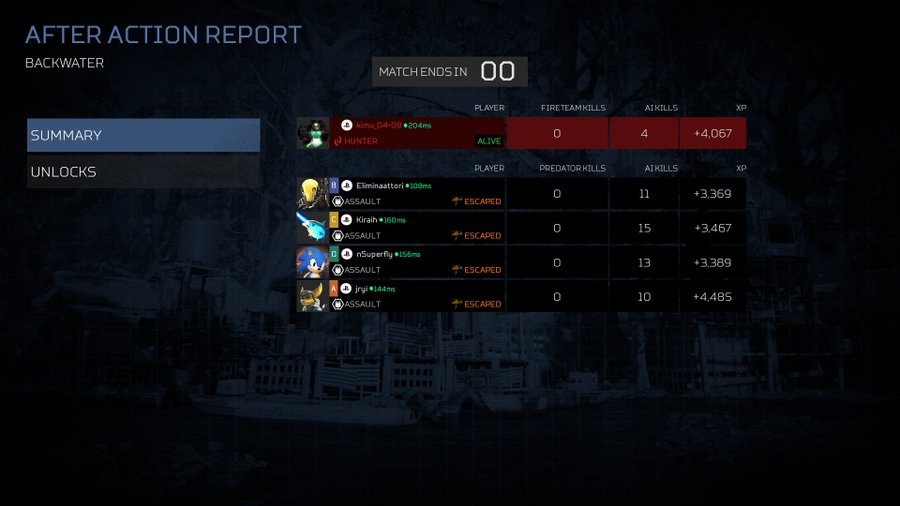Choose the Kiraih player row

(x=420, y=228)
